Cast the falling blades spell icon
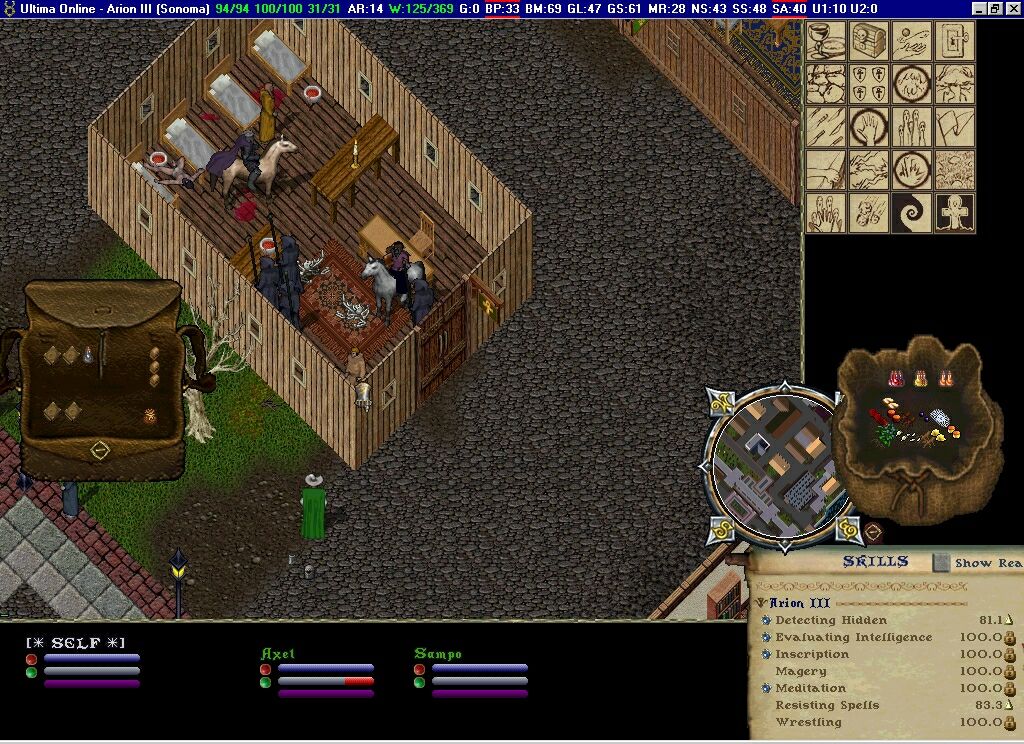Image resolution: width=1024 pixels, height=744 pixels. point(827,127)
